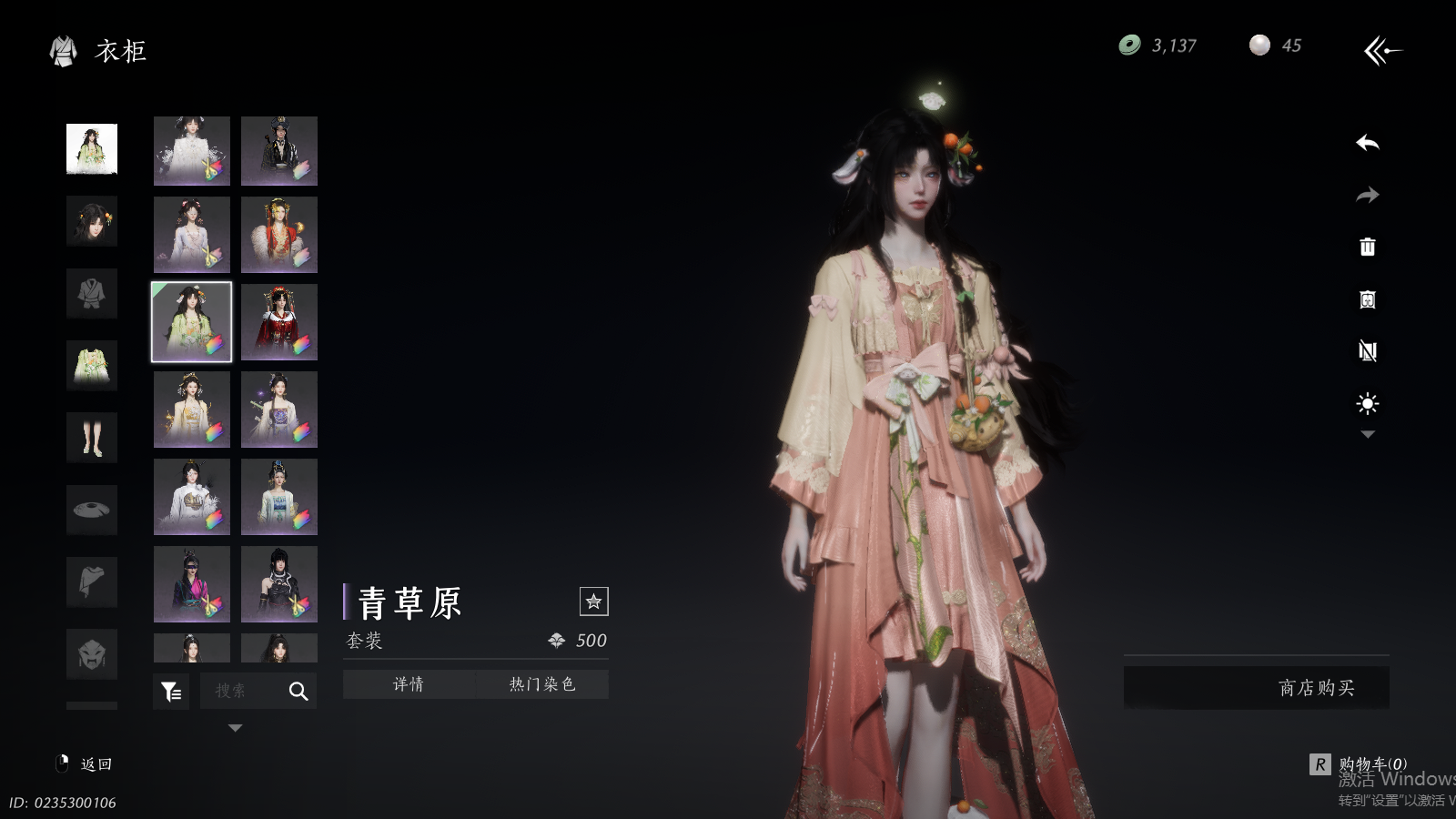Choose the mask category tab
Image resolution: width=1456 pixels, height=819 pixels.
[x=92, y=653]
